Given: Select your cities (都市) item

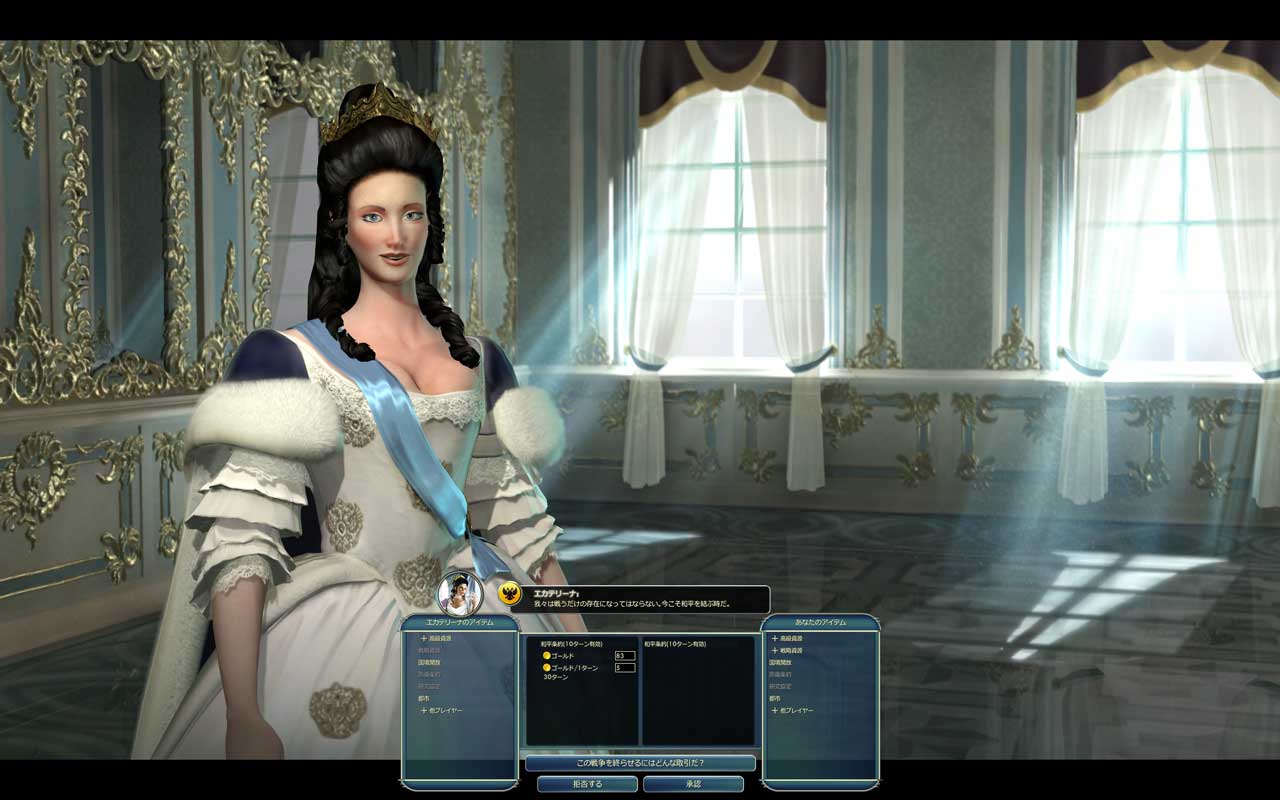Looking at the screenshot, I should click(775, 698).
